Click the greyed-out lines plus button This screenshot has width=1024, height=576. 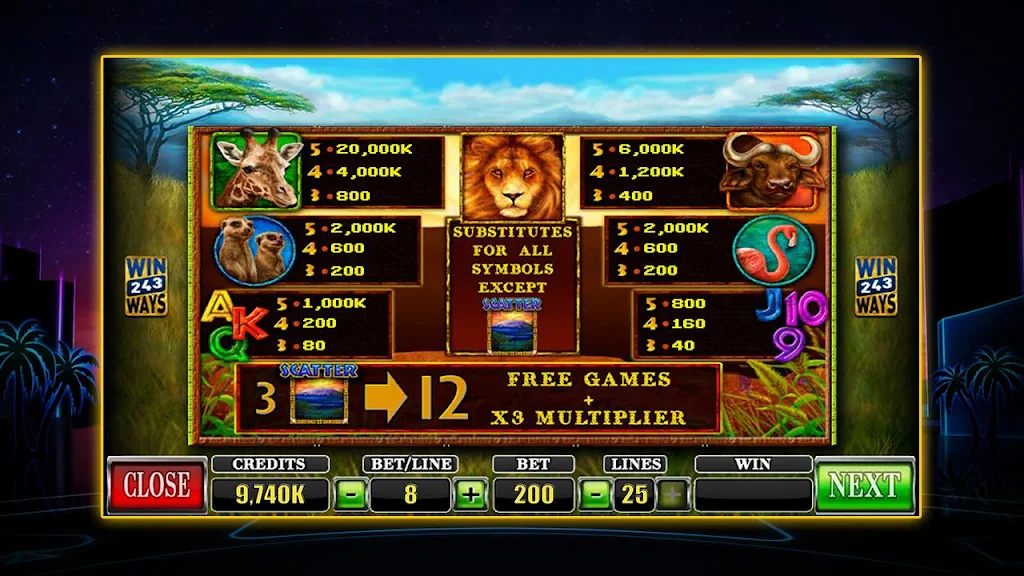tap(673, 493)
